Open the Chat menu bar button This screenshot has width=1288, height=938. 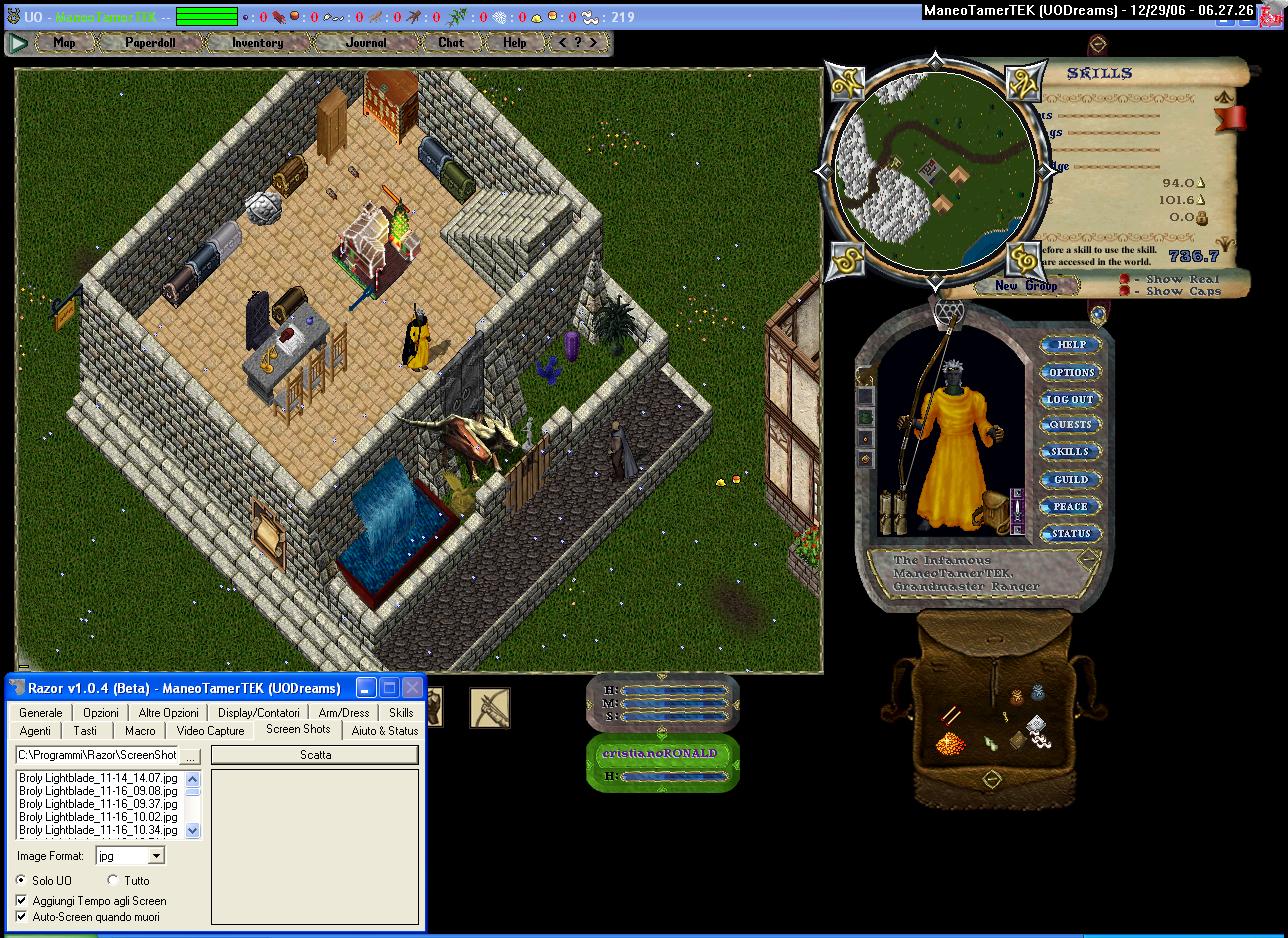[451, 43]
